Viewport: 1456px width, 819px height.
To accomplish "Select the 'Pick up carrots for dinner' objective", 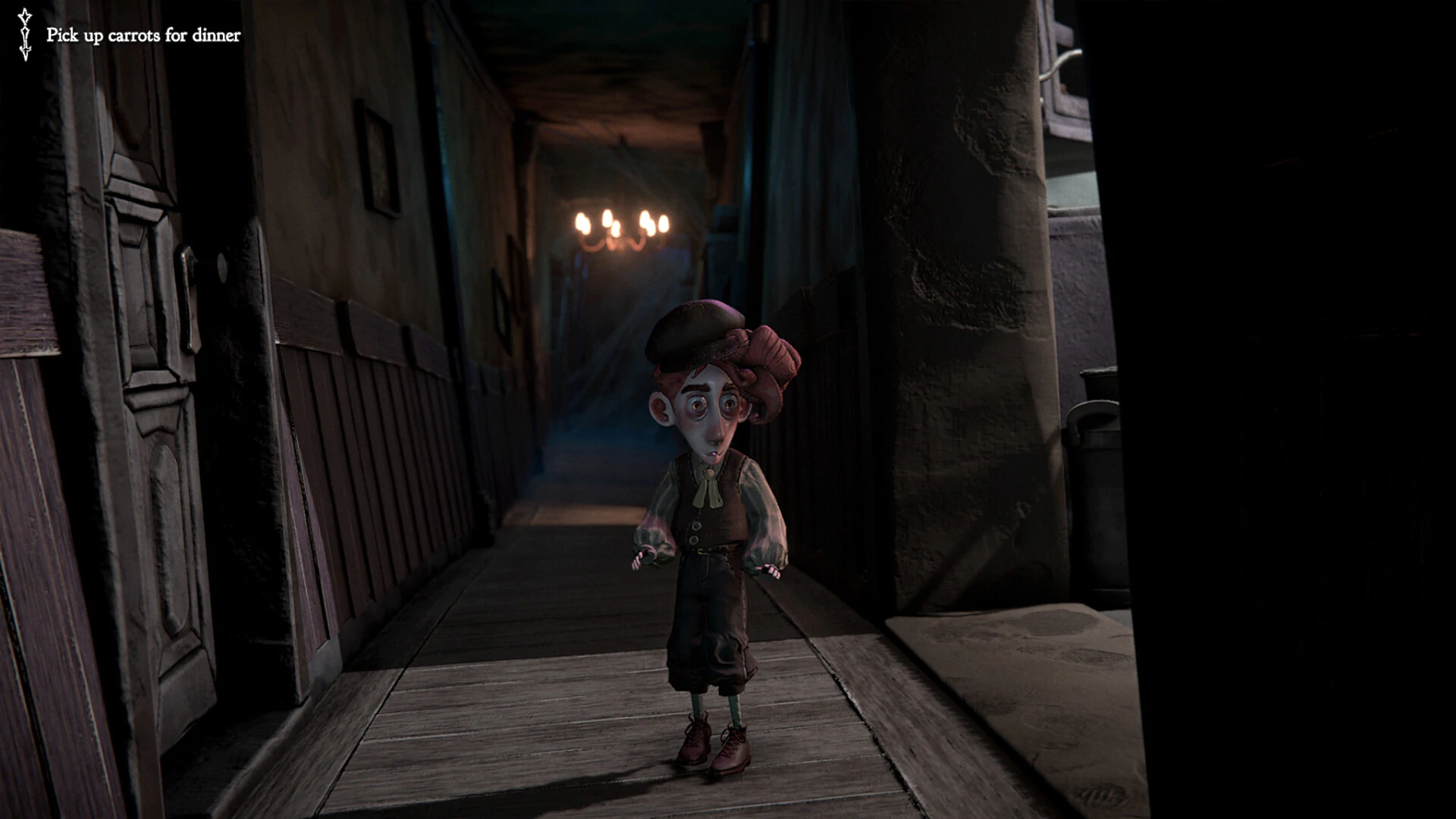I will coord(143,36).
